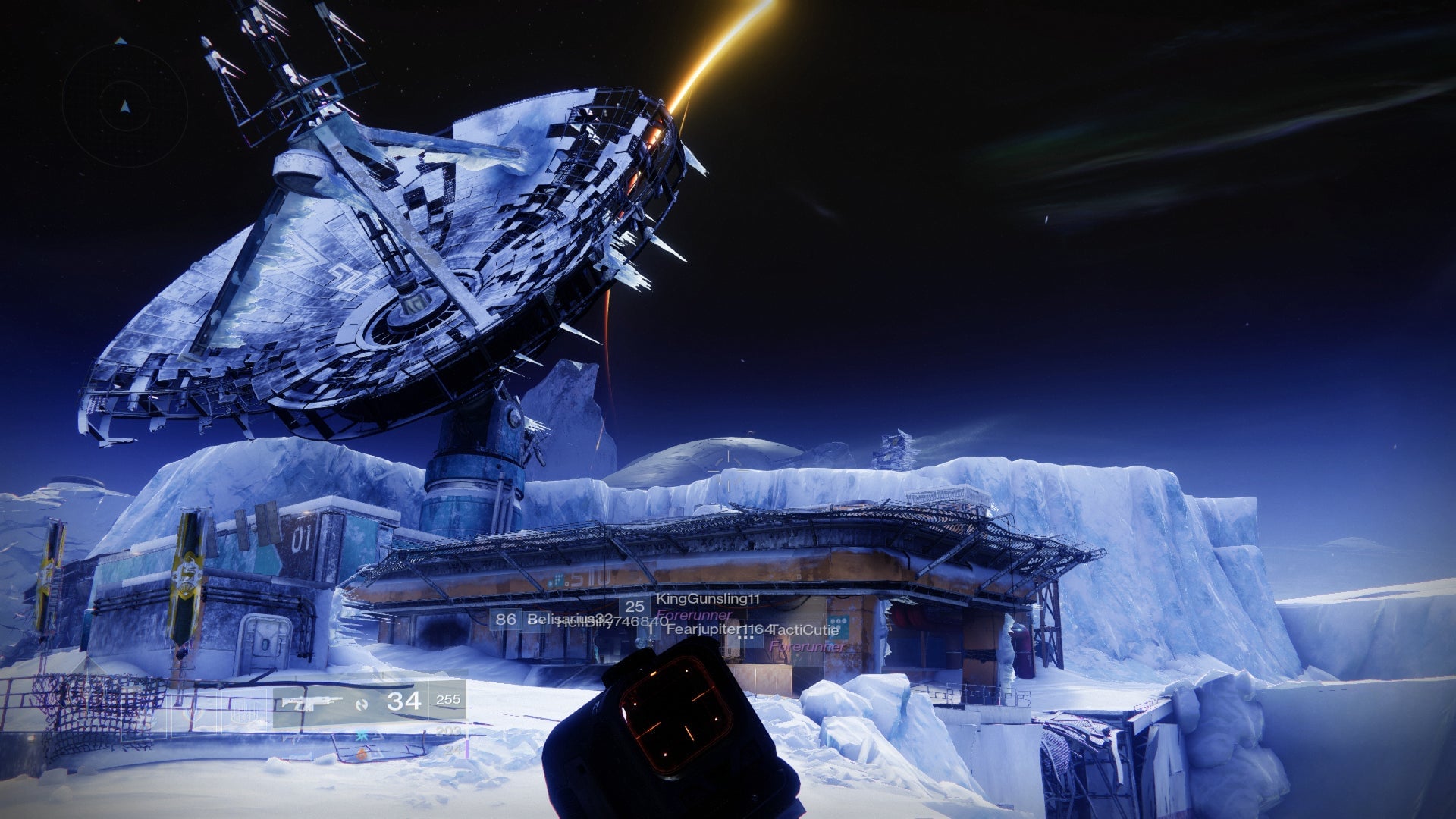Select the orange buff icon below the stasis star

pos(362,755)
